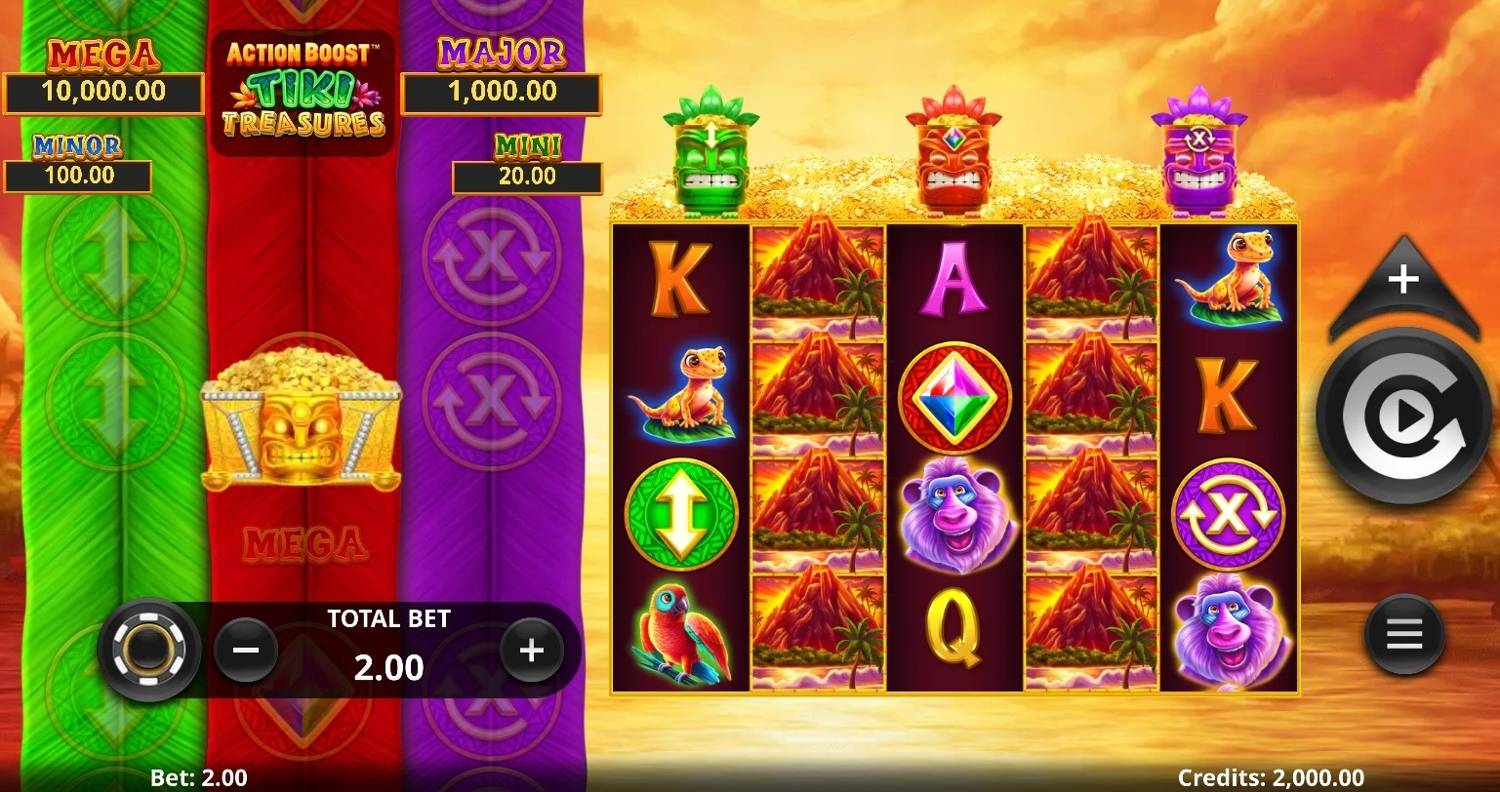Click the casino chip bet button

click(149, 650)
